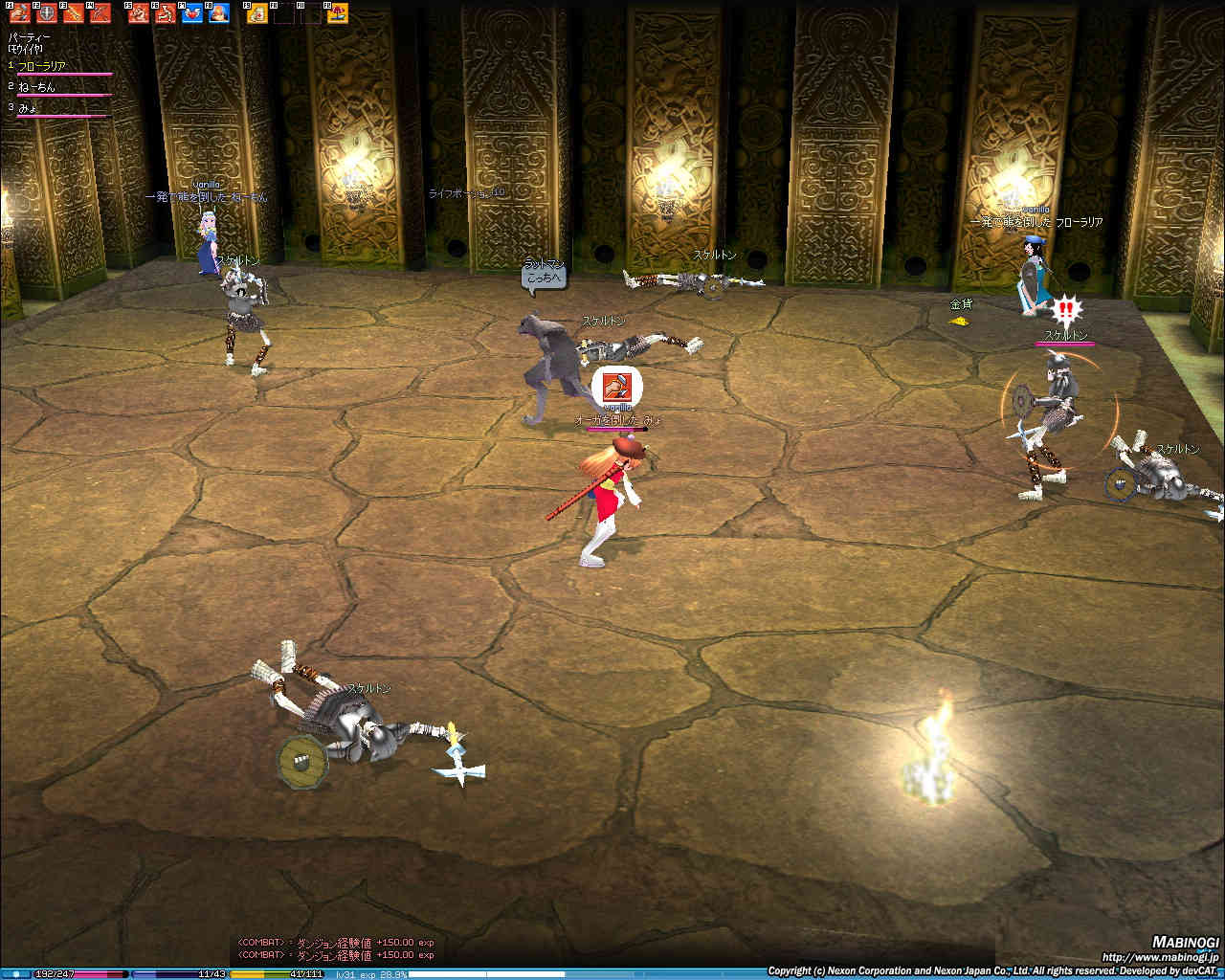Image resolution: width=1225 pixels, height=980 pixels.
Task: Use the F9 first aid bandage skill
Action: coord(258,13)
